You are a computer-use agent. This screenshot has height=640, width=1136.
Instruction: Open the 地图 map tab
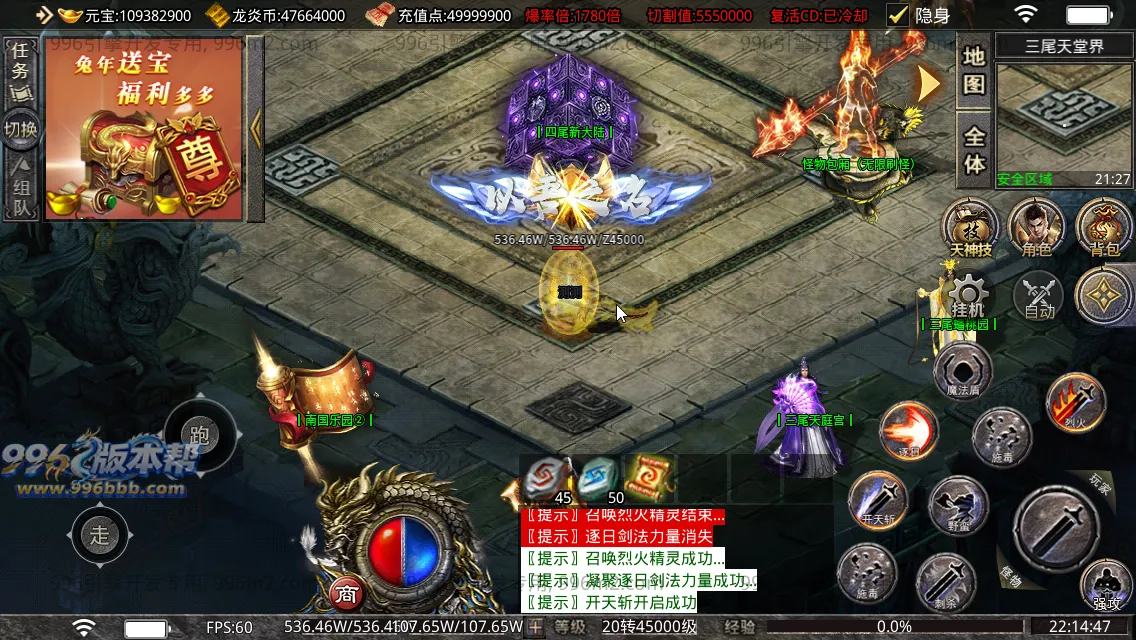pos(973,70)
